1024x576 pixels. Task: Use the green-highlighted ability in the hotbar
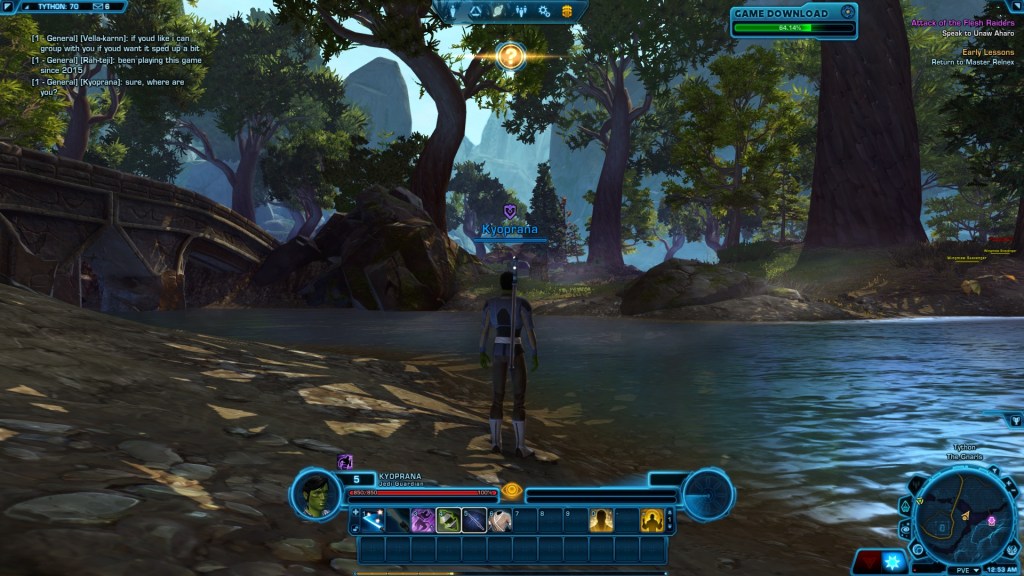click(449, 520)
